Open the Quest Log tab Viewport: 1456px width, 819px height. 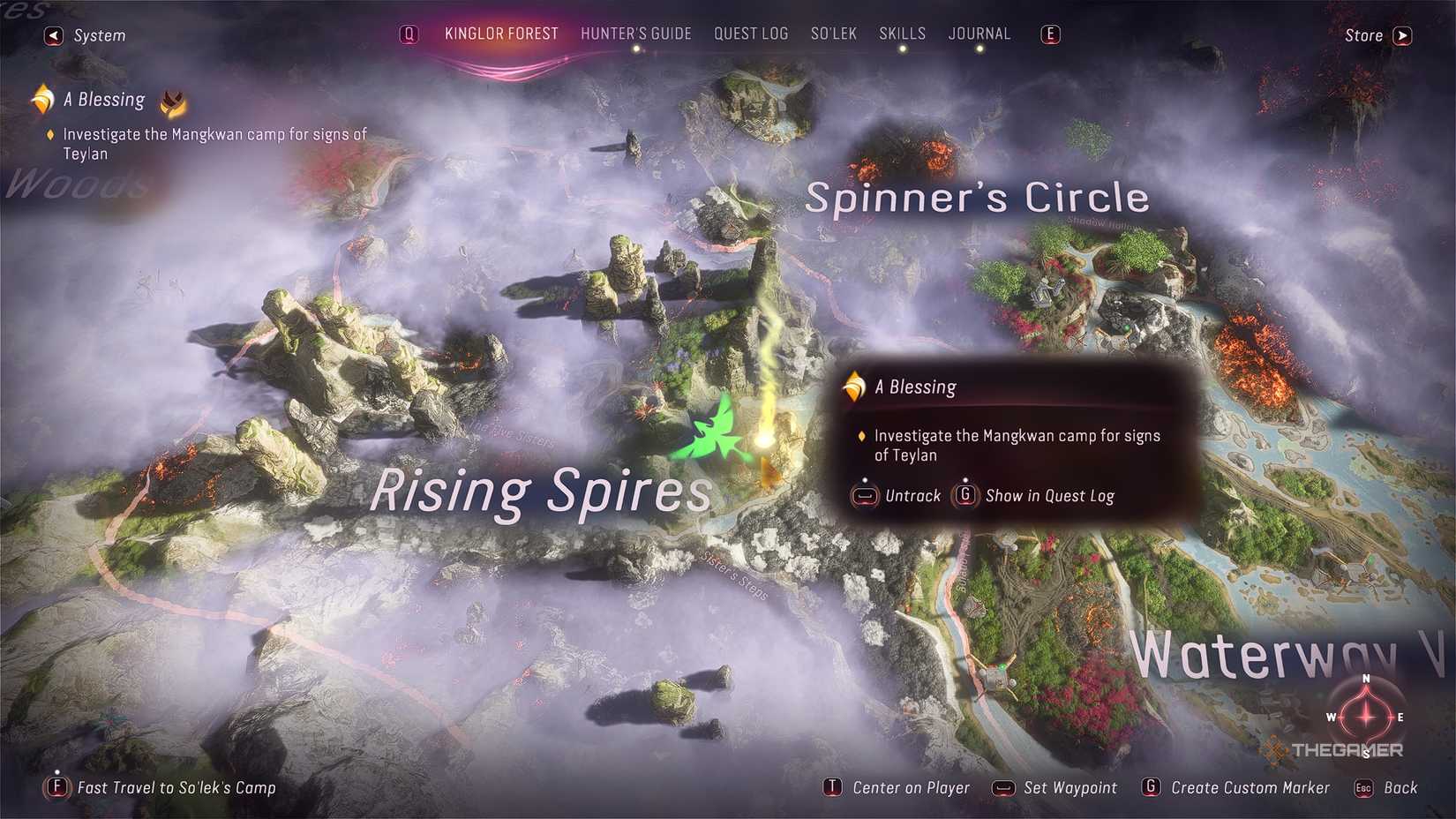[x=750, y=34]
